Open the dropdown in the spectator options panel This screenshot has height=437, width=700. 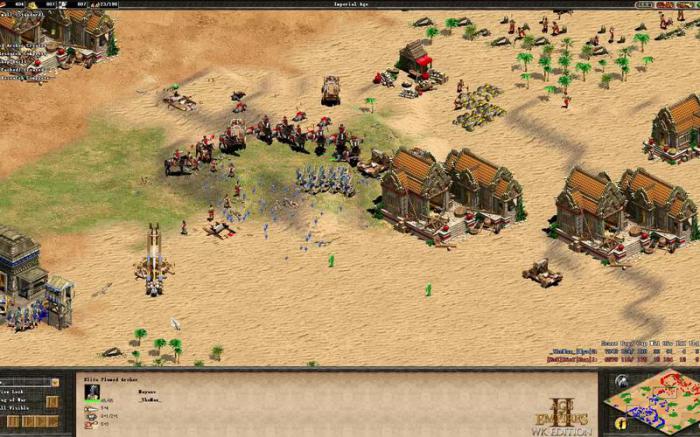[55, 382]
